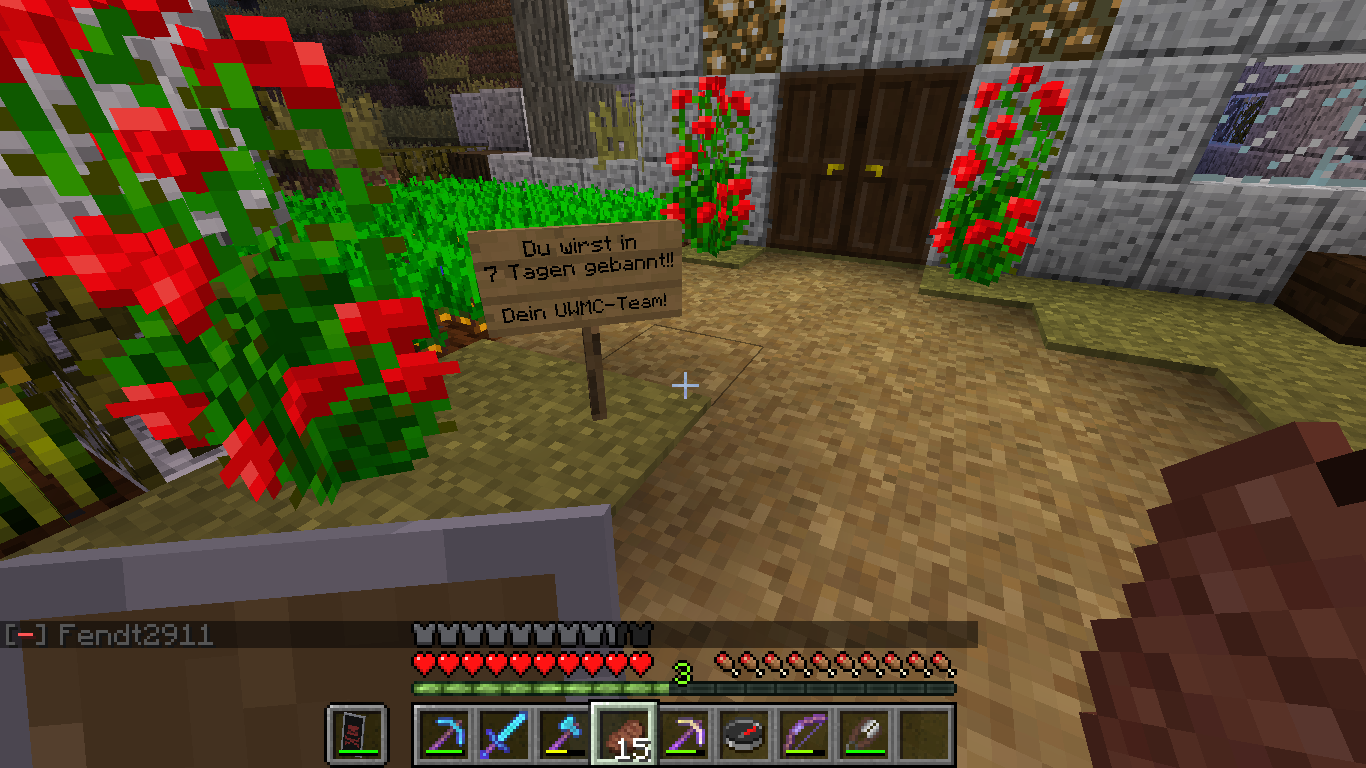Select the golden pickaxe hotbar slot
Screen dimensions: 1366x768
tap(684, 734)
